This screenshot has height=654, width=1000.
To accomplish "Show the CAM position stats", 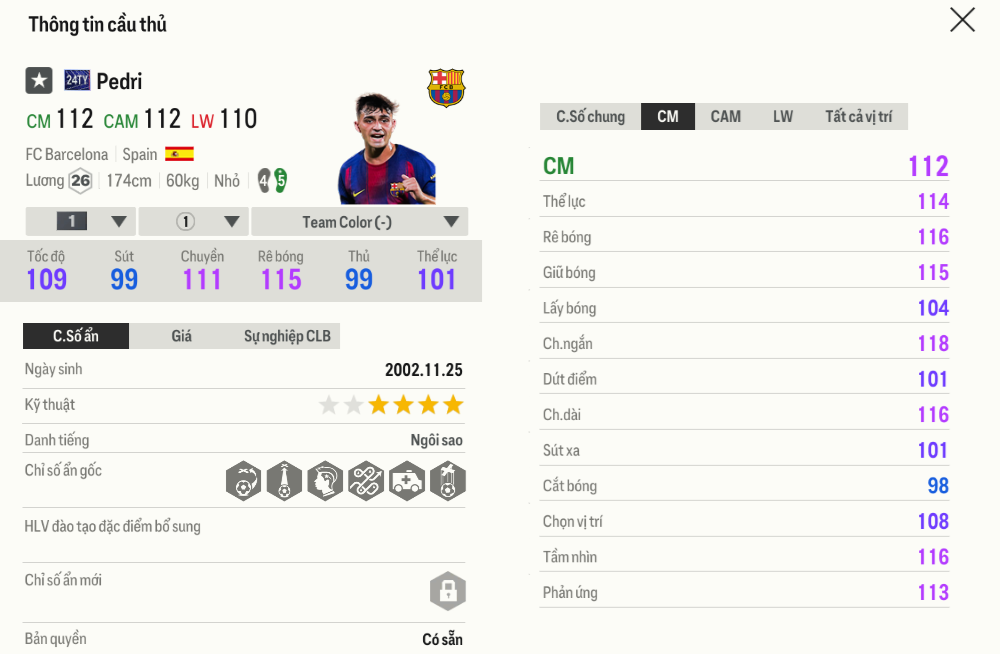I will pyautogui.click(x=725, y=117).
